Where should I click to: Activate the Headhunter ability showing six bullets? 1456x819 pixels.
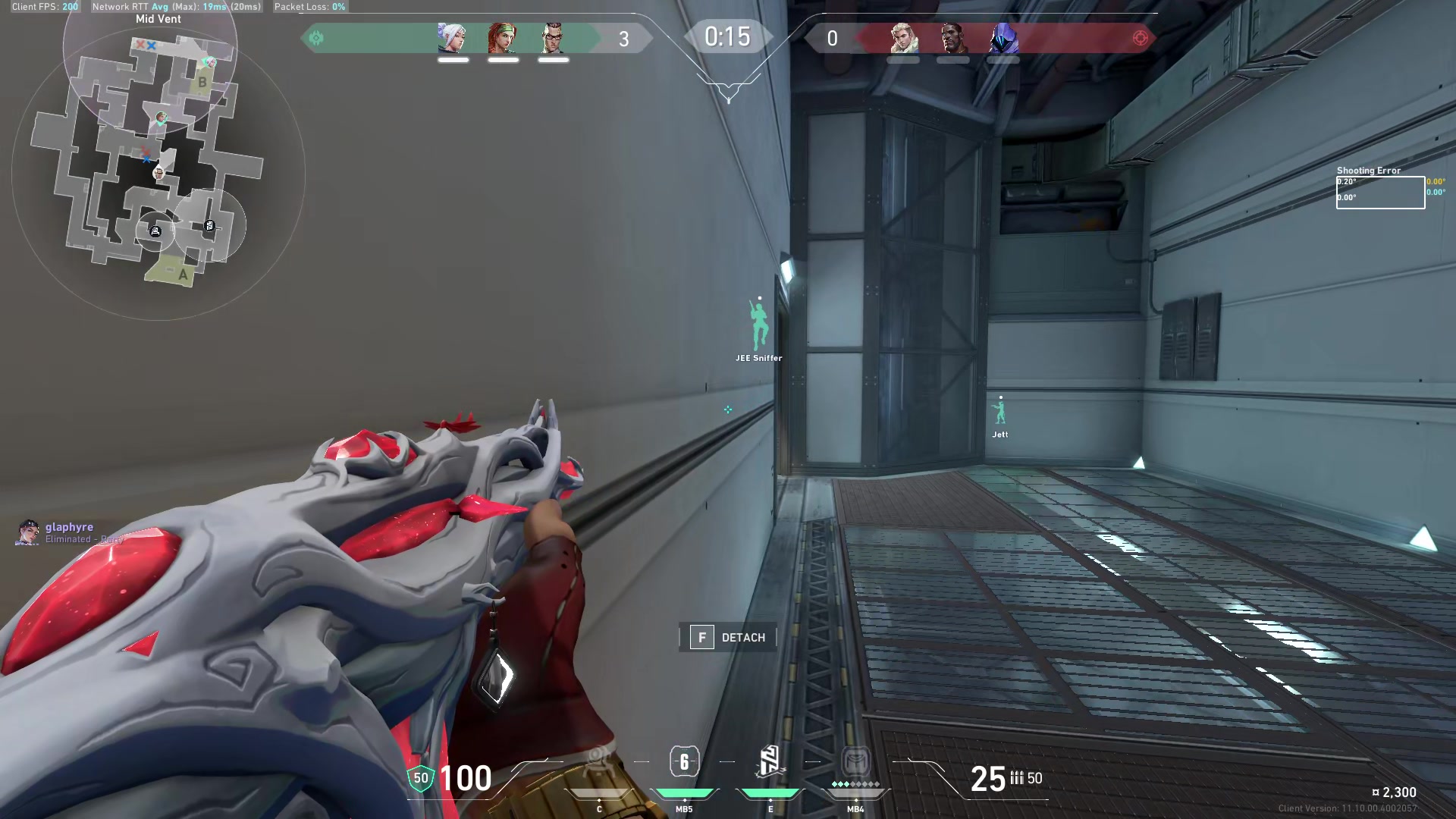coord(684,761)
